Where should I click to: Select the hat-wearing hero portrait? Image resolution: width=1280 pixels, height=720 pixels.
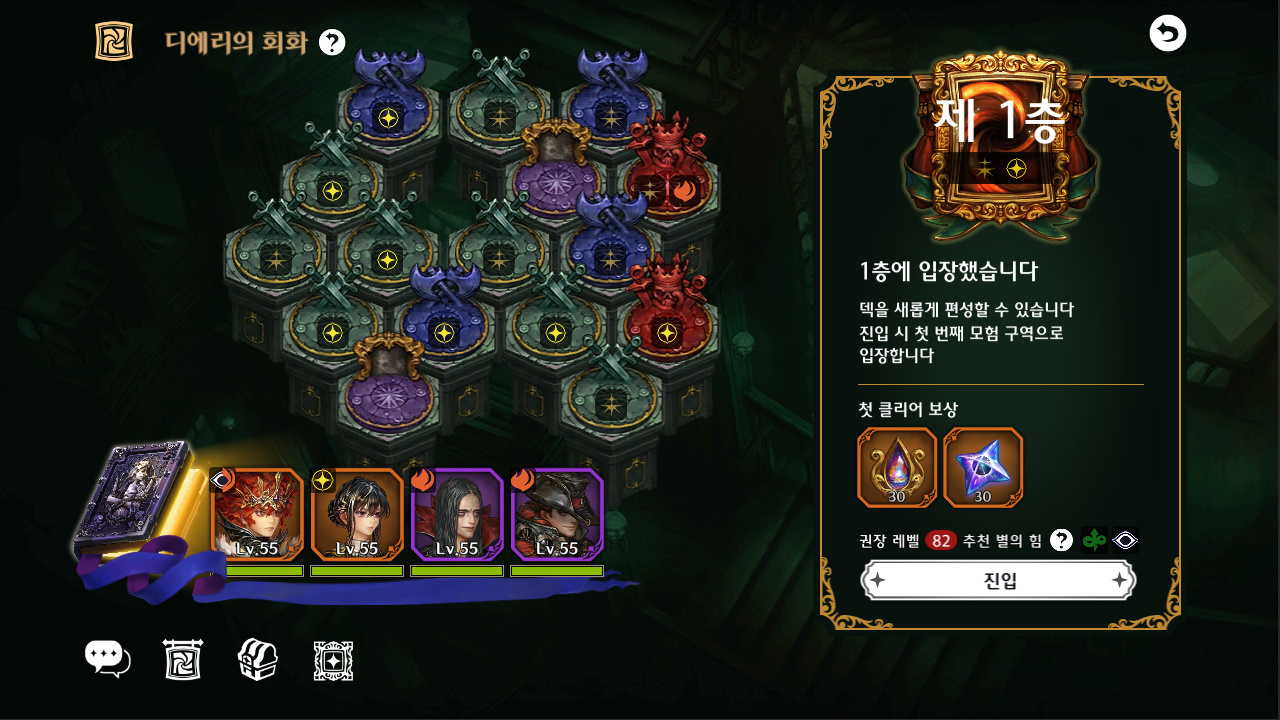click(x=557, y=514)
